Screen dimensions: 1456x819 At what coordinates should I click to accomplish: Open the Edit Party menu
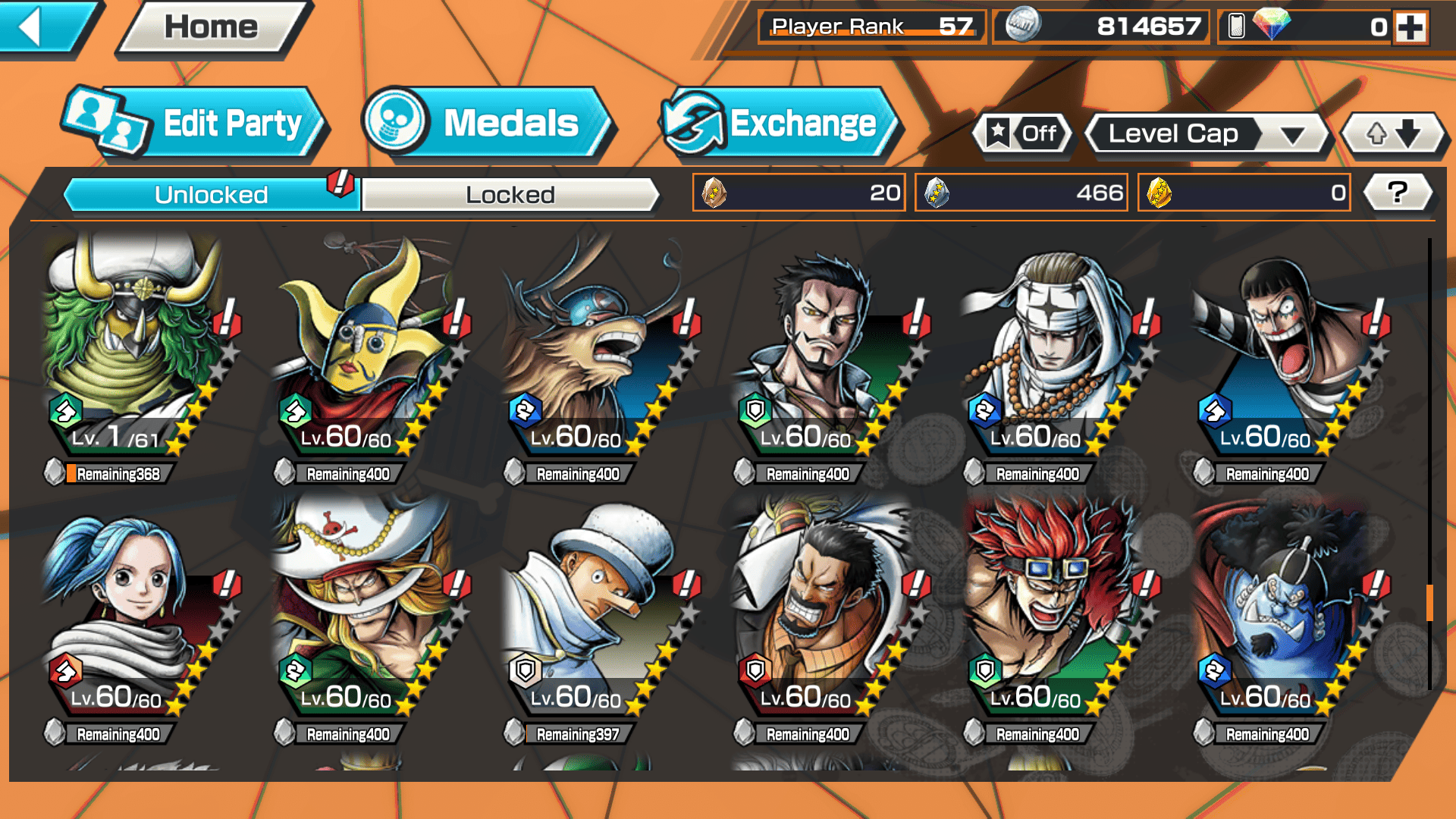point(196,124)
